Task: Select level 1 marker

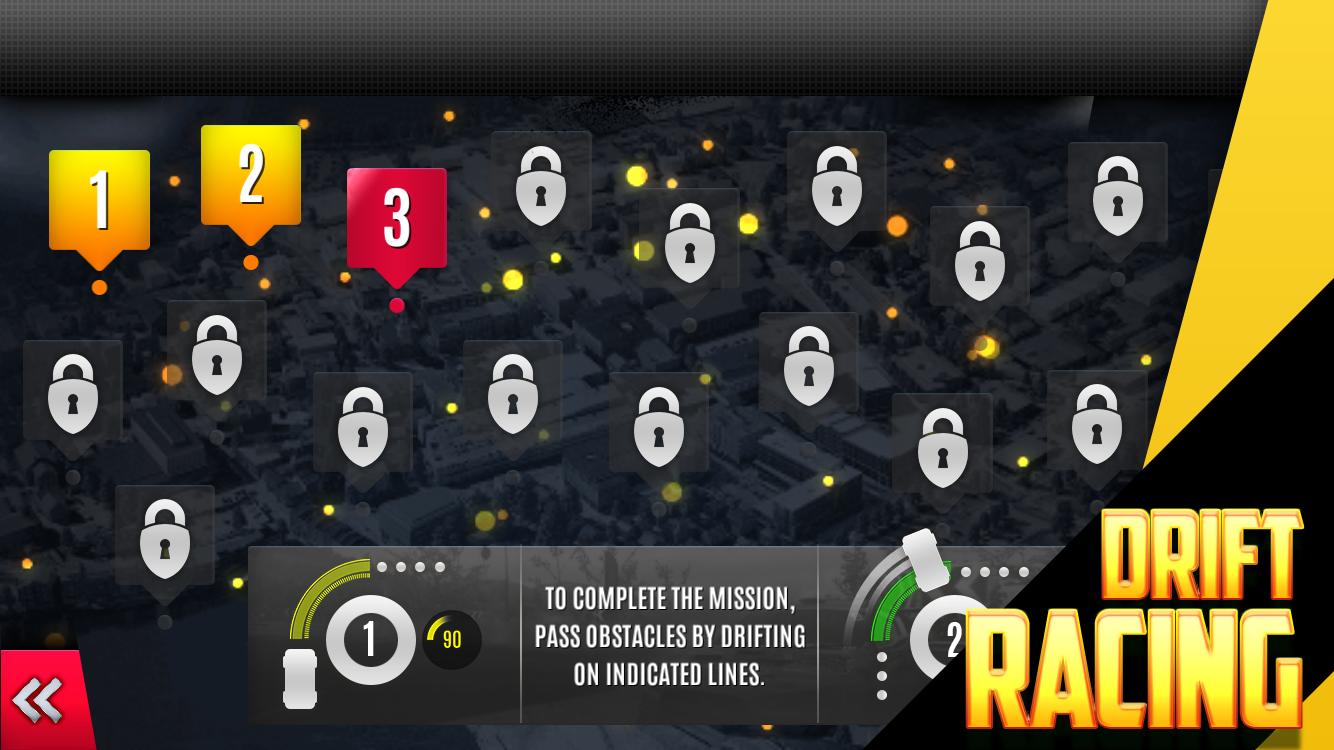Action: [99, 200]
